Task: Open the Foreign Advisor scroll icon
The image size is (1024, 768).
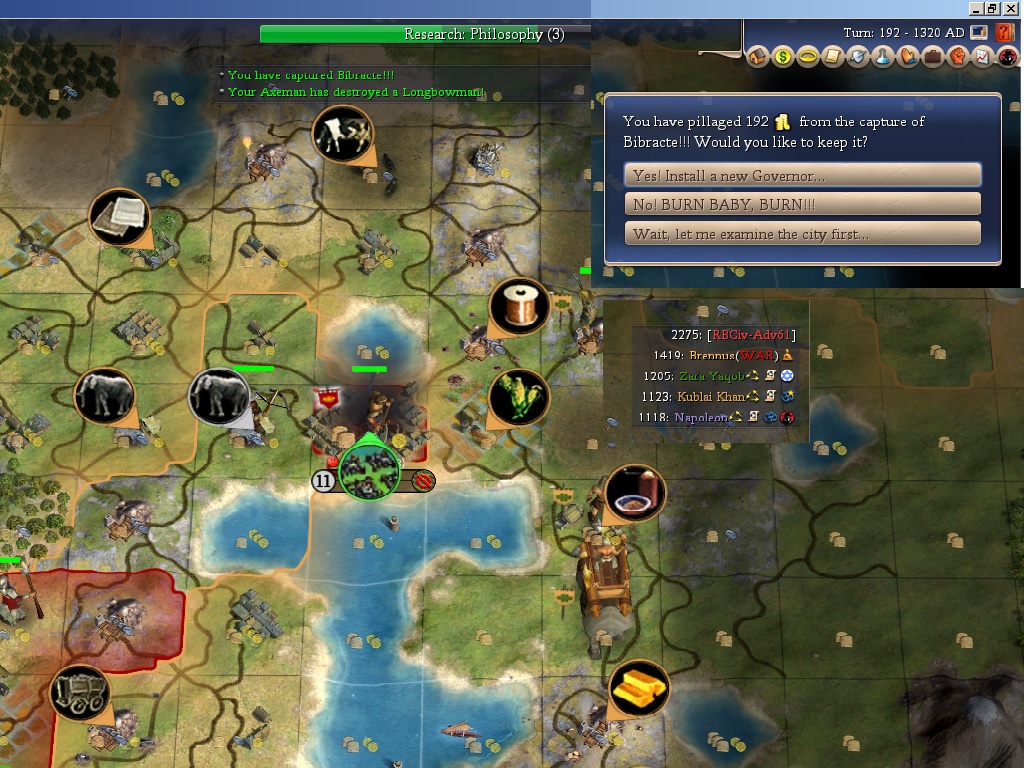Action: click(x=833, y=58)
